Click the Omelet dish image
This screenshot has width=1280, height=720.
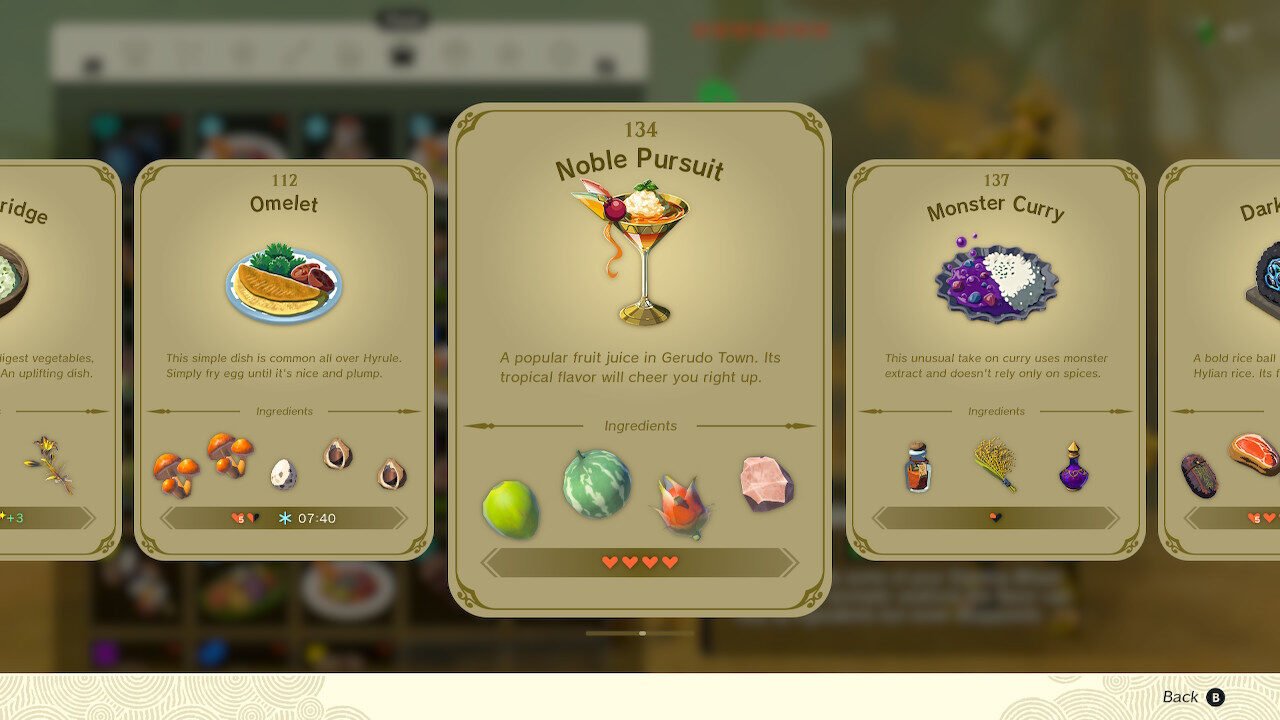click(x=284, y=282)
